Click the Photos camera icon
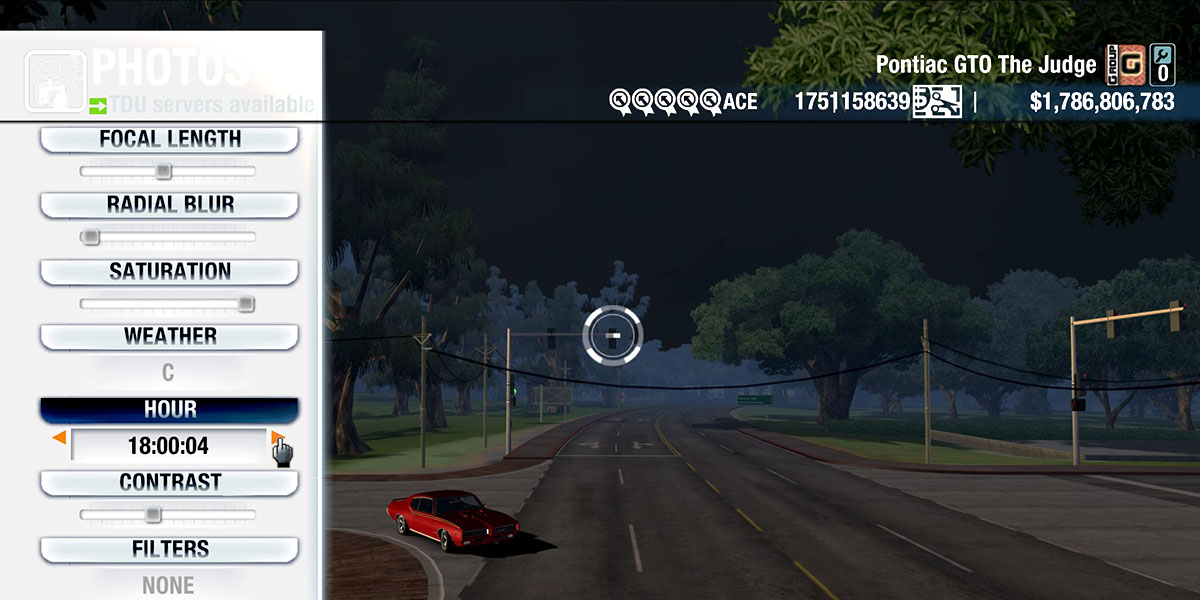The image size is (1200, 600). [55, 81]
